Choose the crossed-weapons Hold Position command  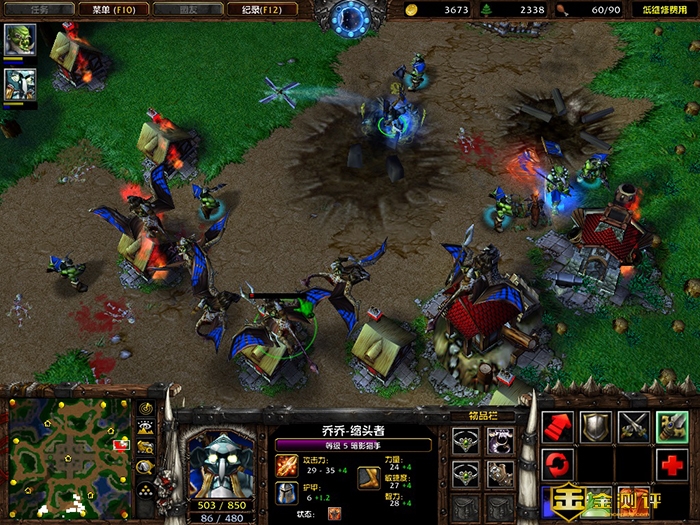(634, 427)
